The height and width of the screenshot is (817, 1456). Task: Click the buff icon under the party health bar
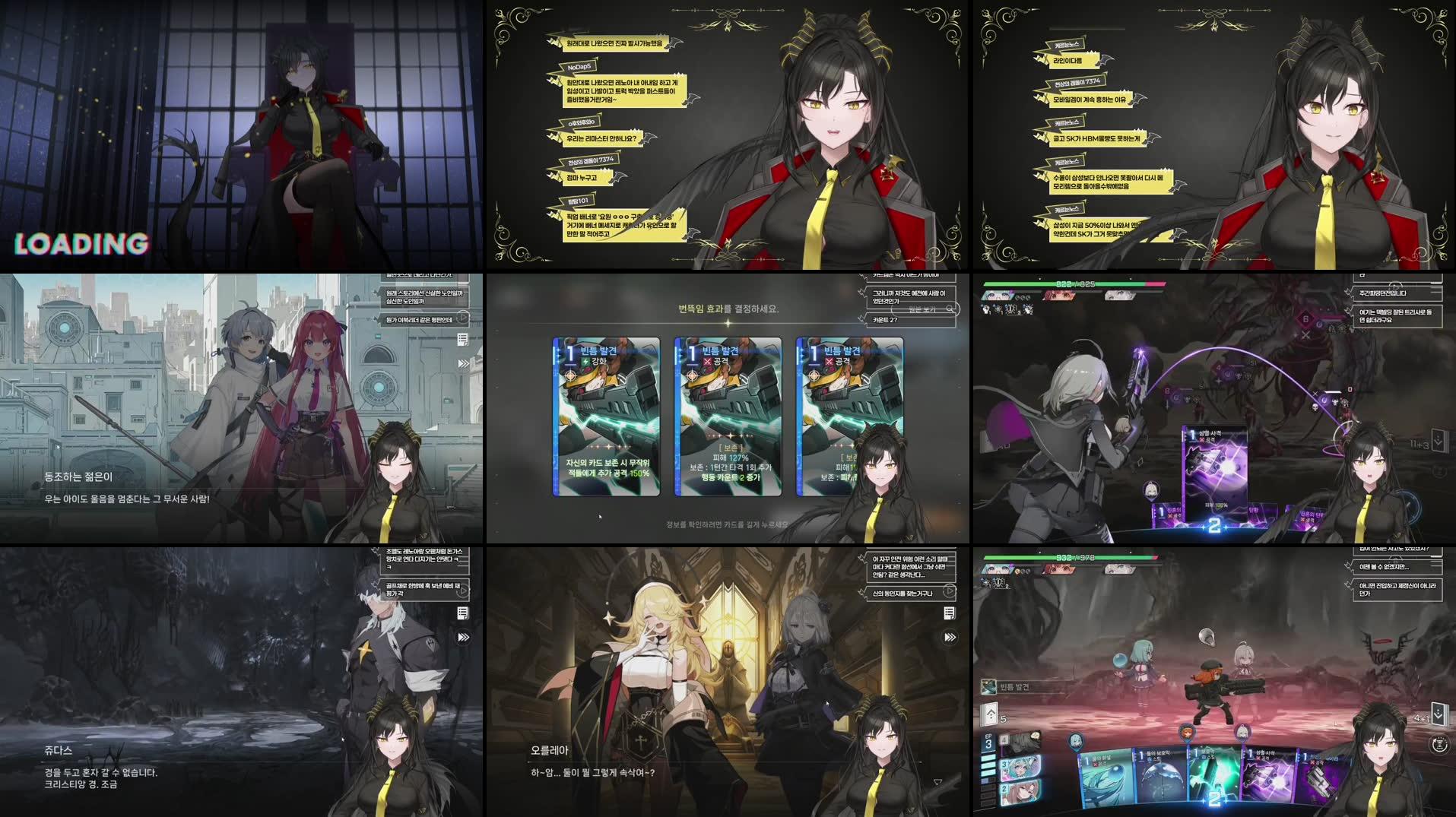pyautogui.click(x=986, y=309)
